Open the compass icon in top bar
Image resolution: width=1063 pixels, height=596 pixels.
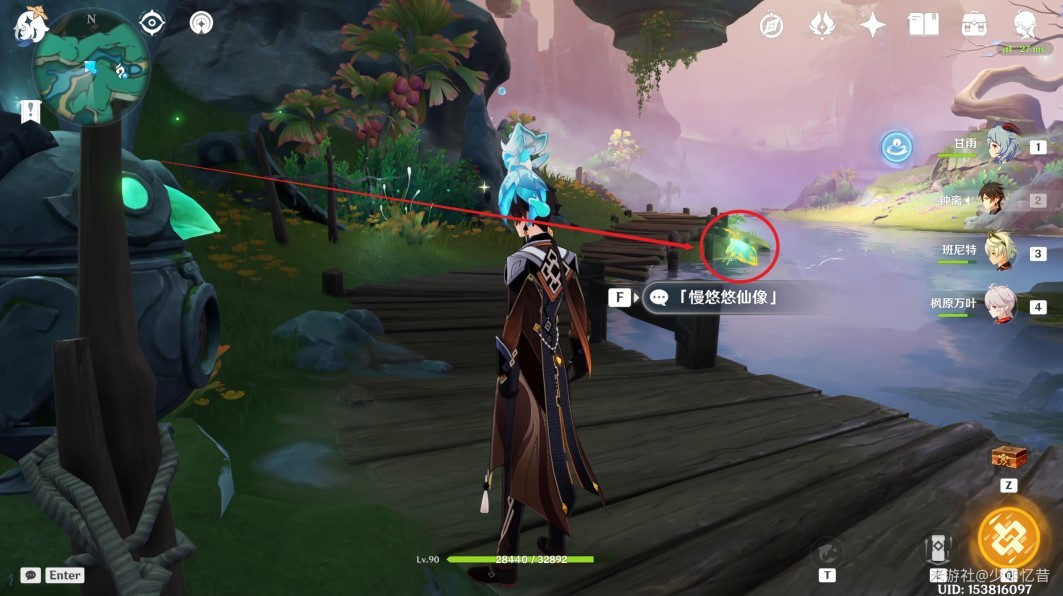point(771,26)
